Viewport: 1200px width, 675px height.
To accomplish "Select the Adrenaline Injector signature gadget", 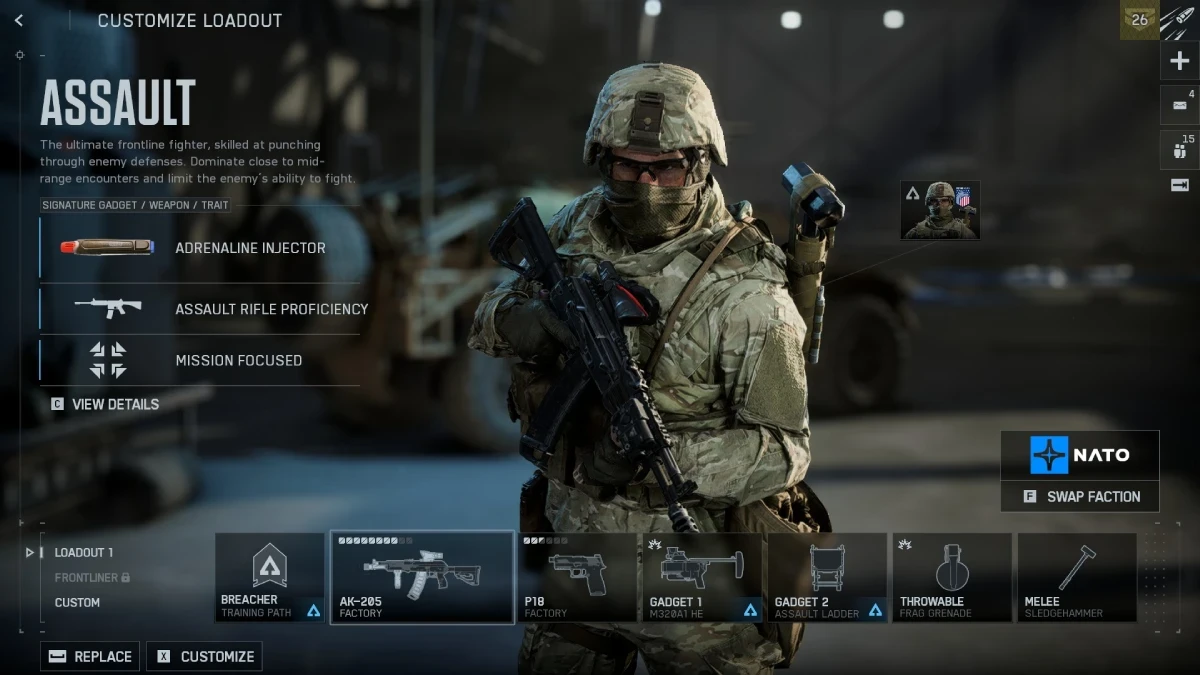I will [200, 247].
